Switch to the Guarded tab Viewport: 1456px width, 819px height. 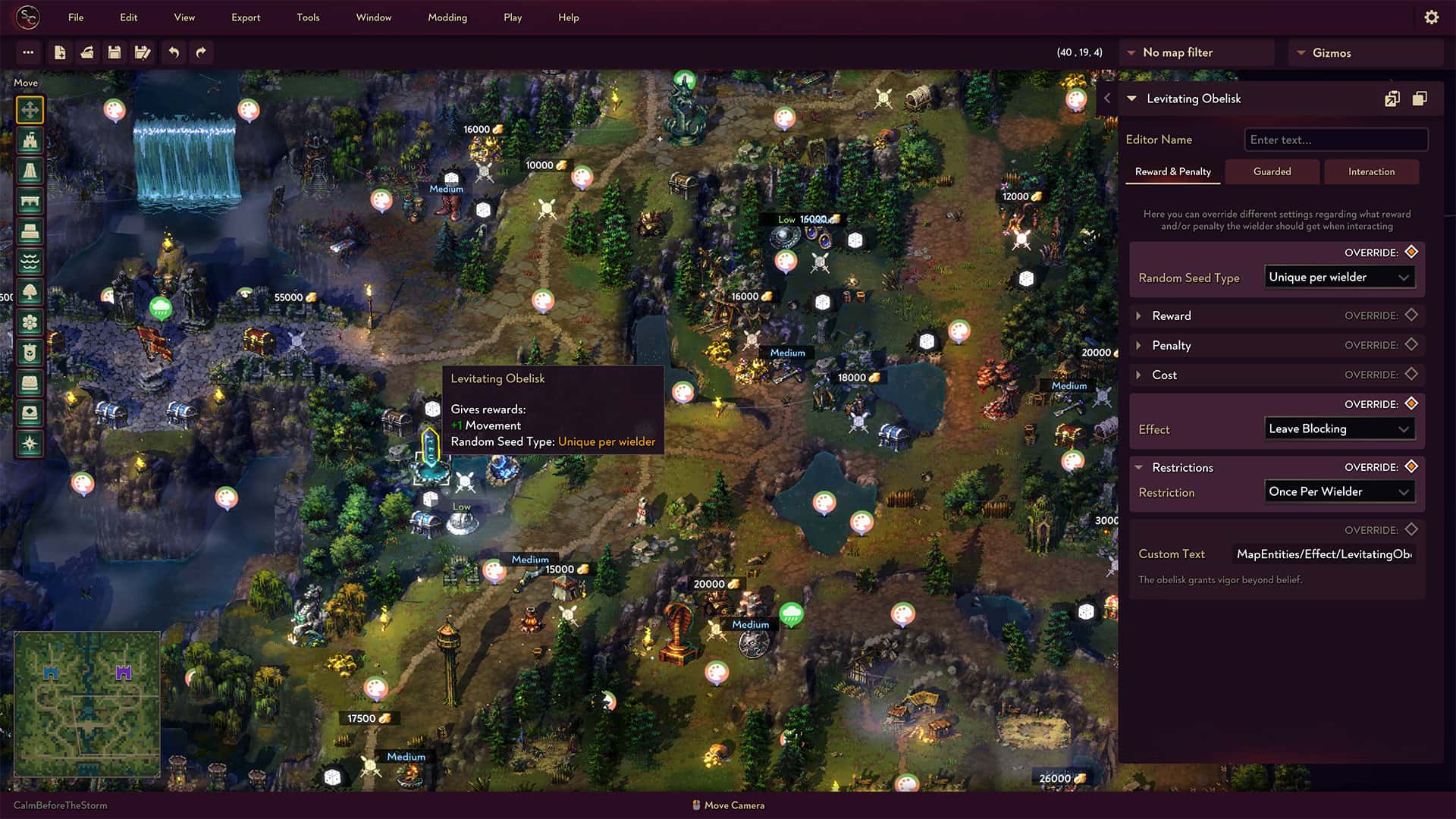tap(1272, 171)
